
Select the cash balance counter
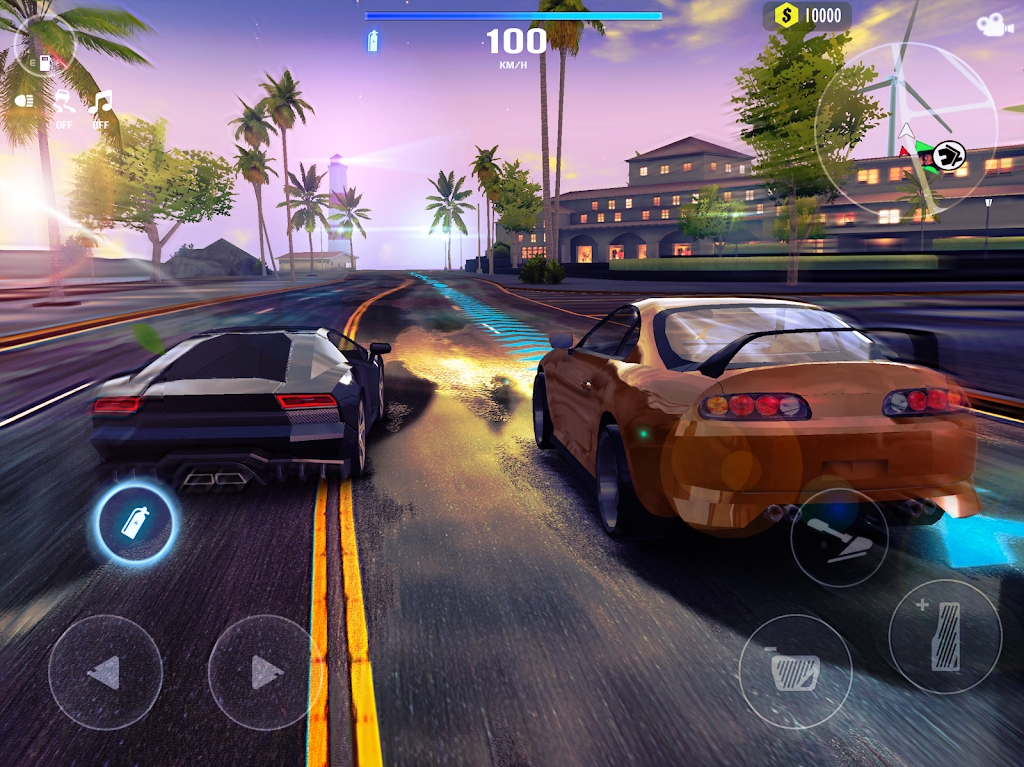point(807,16)
